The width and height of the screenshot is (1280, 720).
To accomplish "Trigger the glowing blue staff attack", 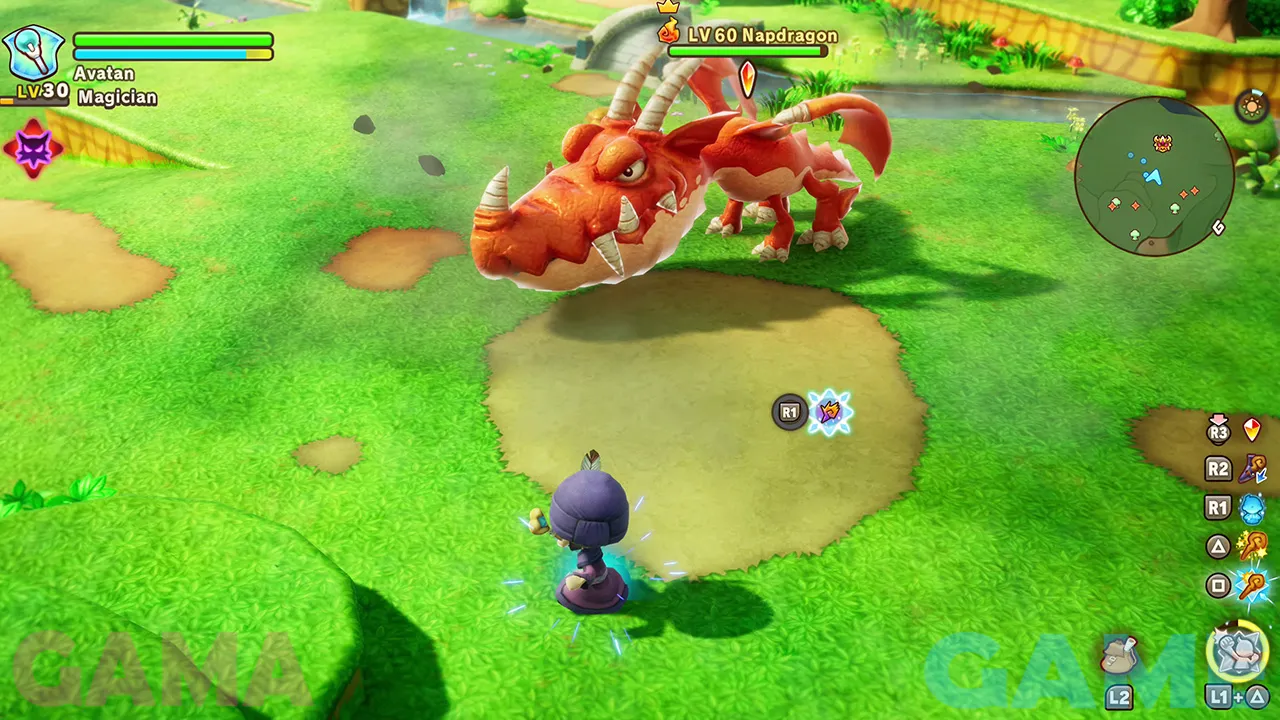I will tap(1252, 586).
